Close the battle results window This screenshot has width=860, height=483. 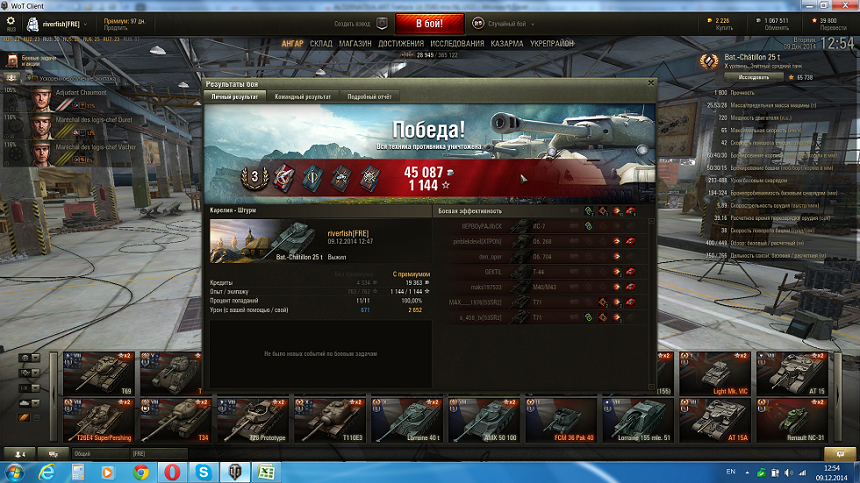651,85
